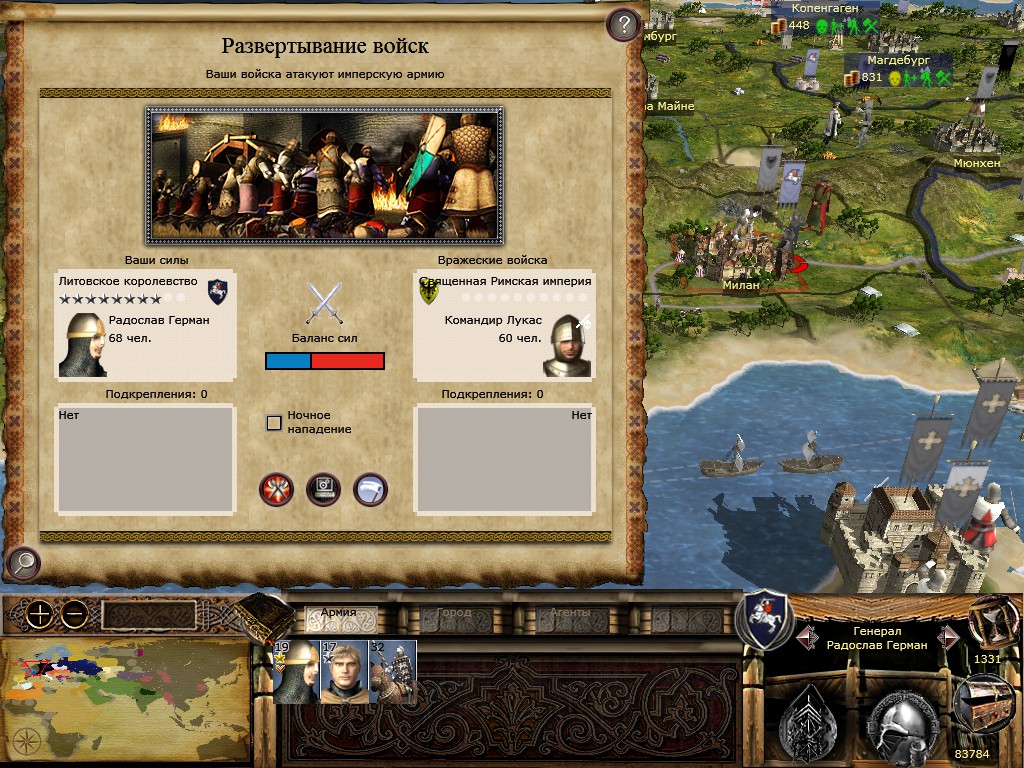Select the mounted knight unit card
The height and width of the screenshot is (768, 1024).
(x=393, y=672)
